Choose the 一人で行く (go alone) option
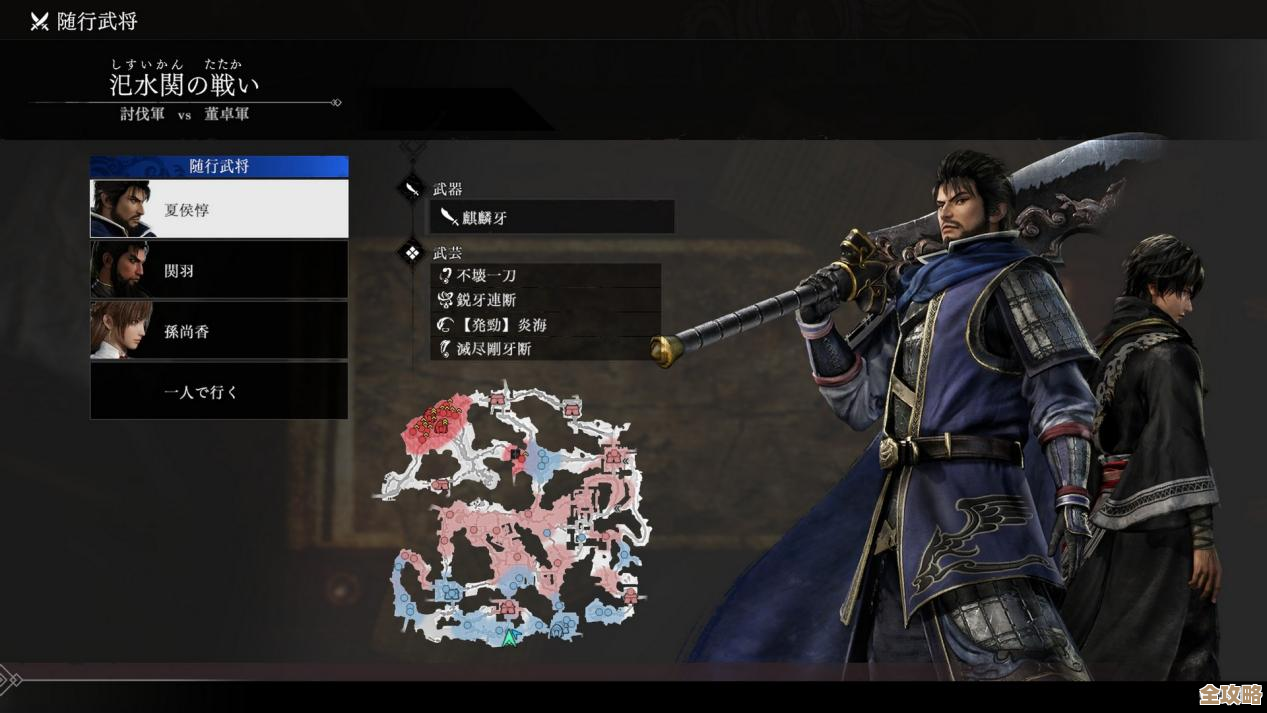1267x713 pixels. 219,391
